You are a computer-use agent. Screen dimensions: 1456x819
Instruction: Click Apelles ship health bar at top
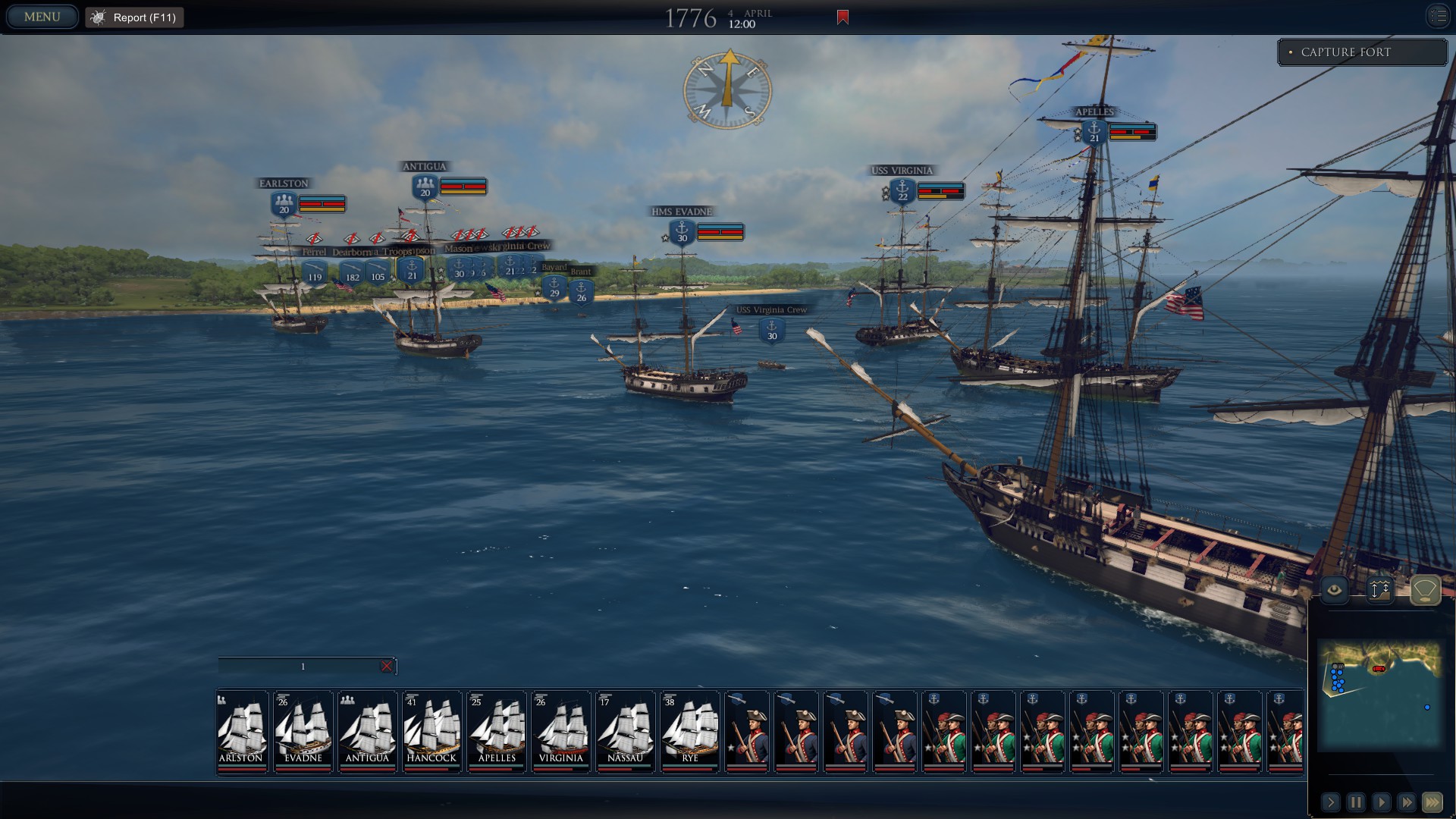[x=1130, y=131]
